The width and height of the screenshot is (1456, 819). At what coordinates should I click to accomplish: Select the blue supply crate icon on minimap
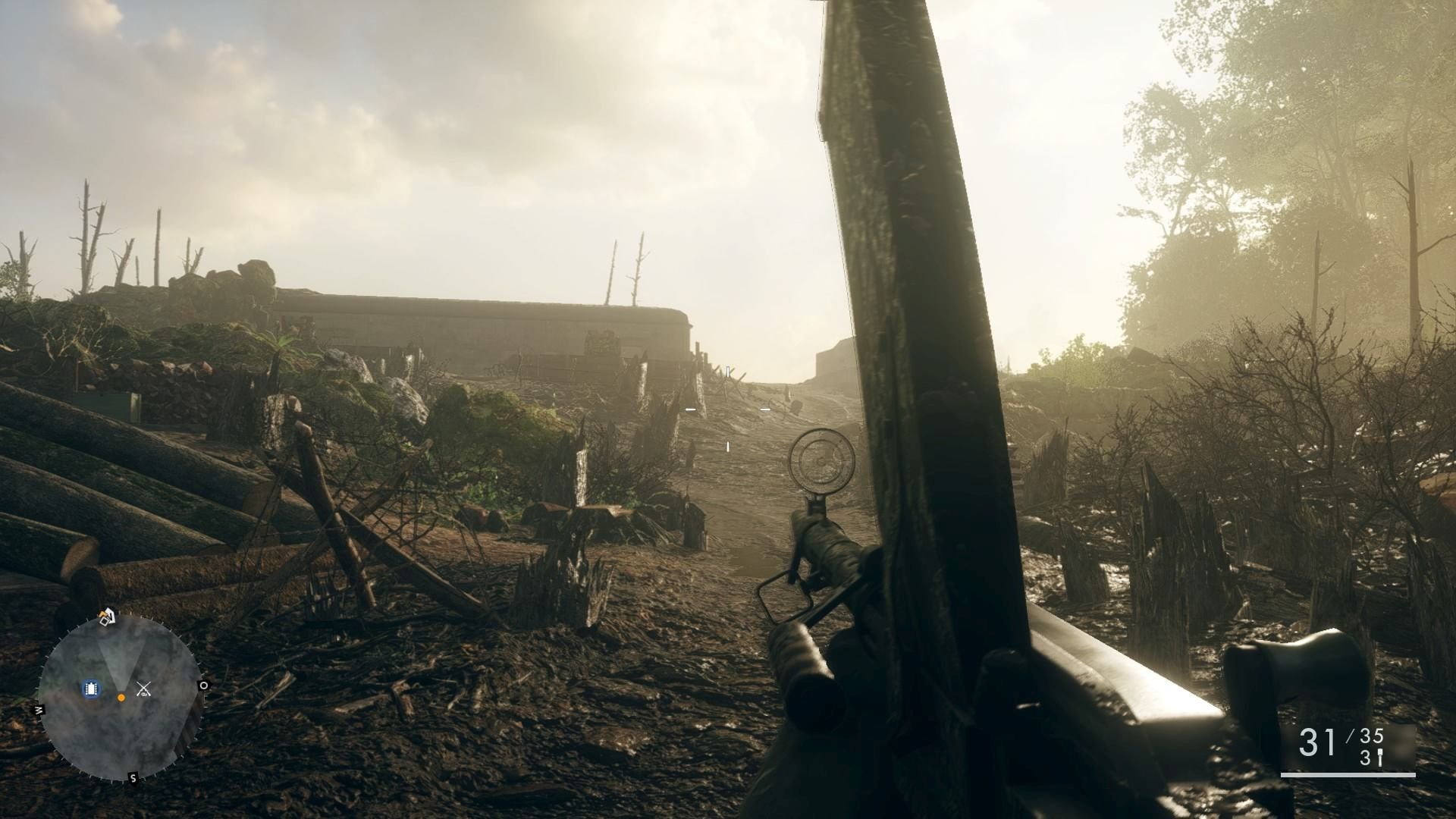92,689
